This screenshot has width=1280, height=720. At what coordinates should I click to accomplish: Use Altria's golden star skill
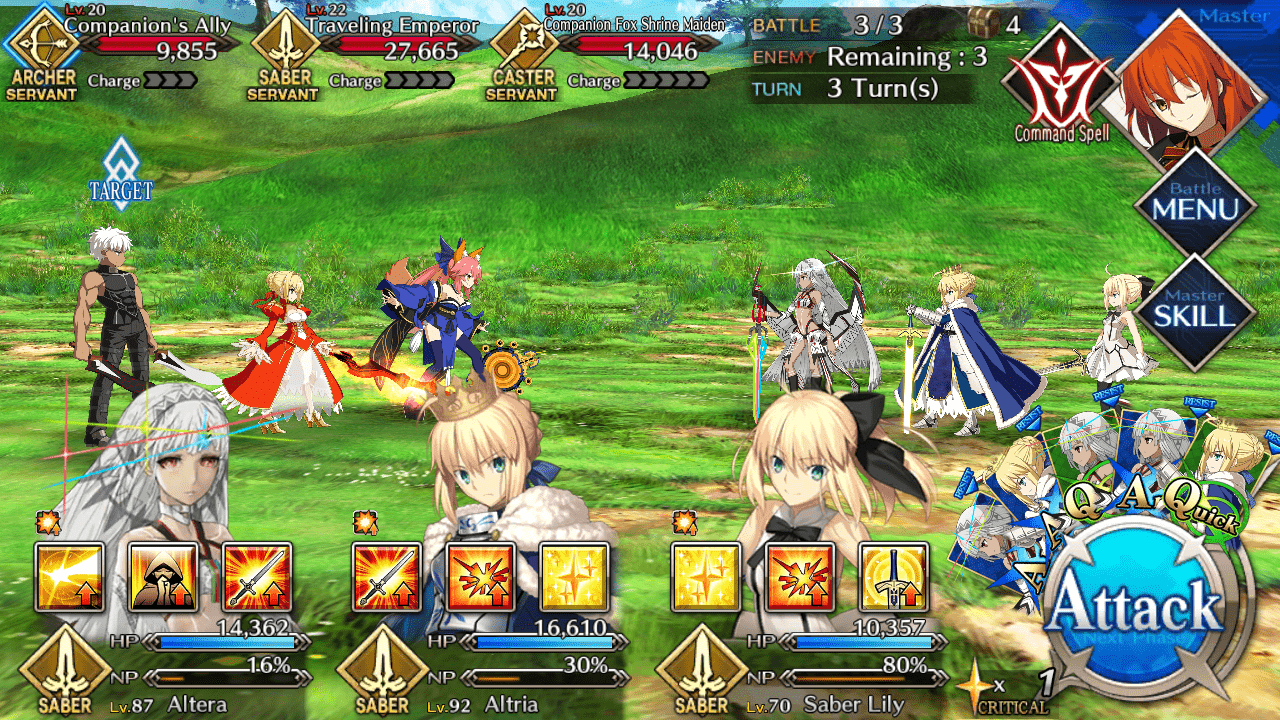tap(574, 577)
